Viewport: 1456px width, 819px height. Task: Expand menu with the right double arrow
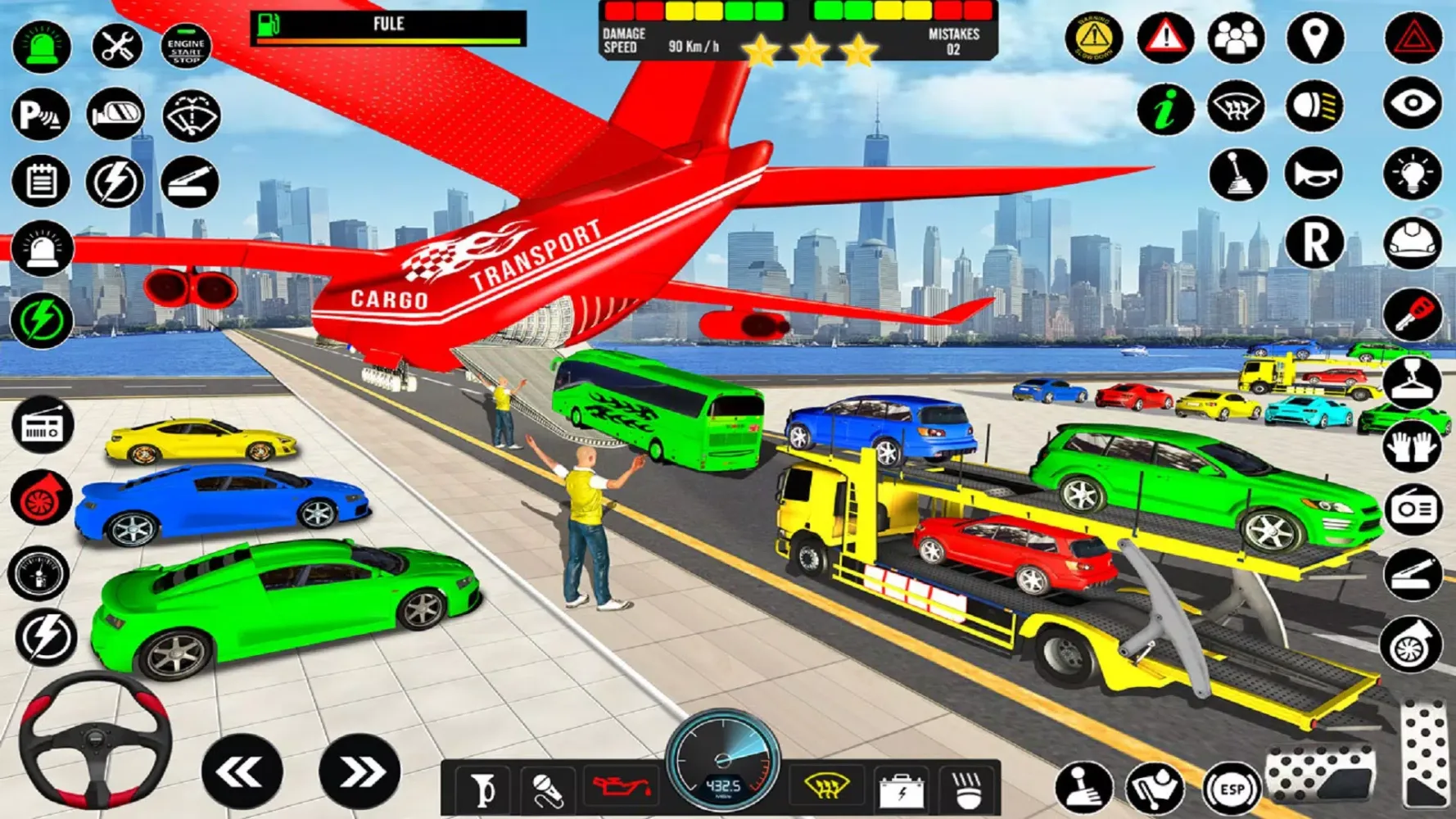pos(359,771)
